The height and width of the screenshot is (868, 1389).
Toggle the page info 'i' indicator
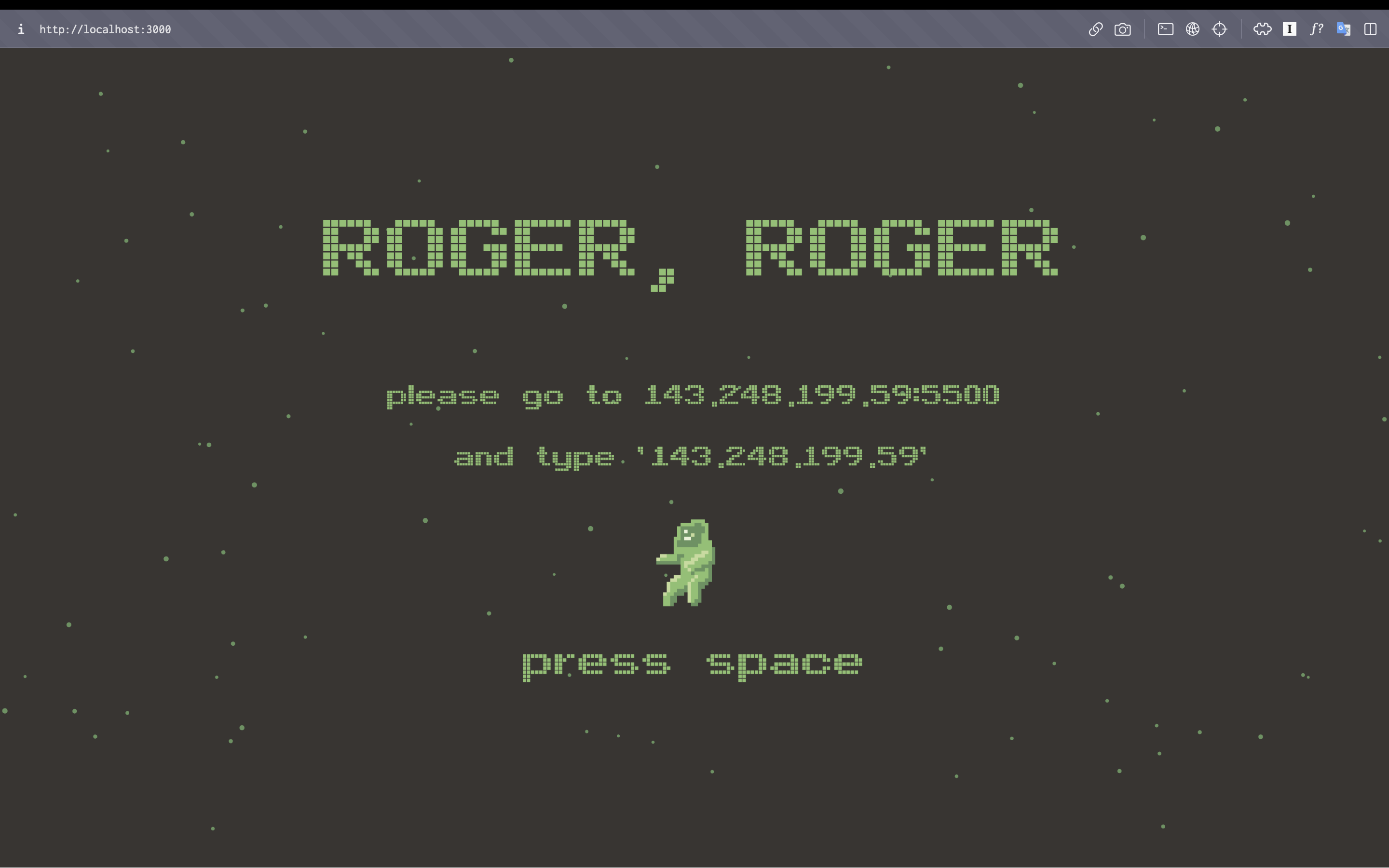coord(21,29)
